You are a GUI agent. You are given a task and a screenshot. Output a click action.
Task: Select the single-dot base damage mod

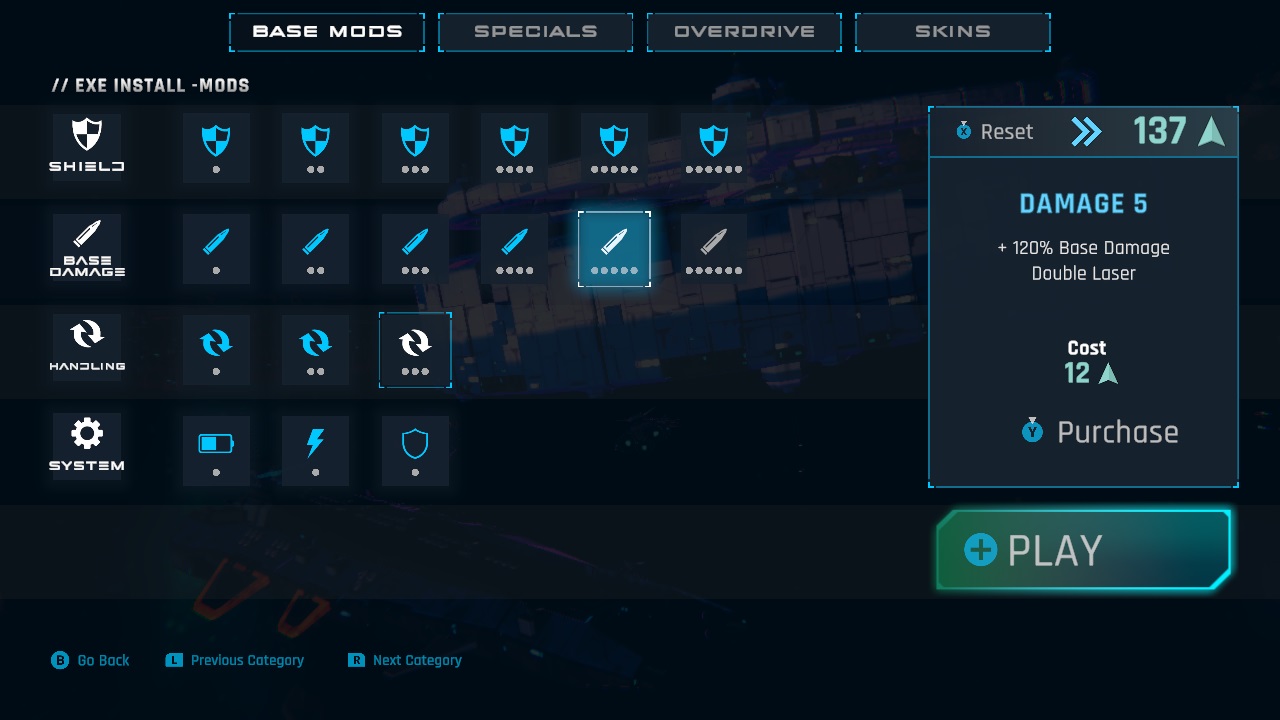(216, 248)
